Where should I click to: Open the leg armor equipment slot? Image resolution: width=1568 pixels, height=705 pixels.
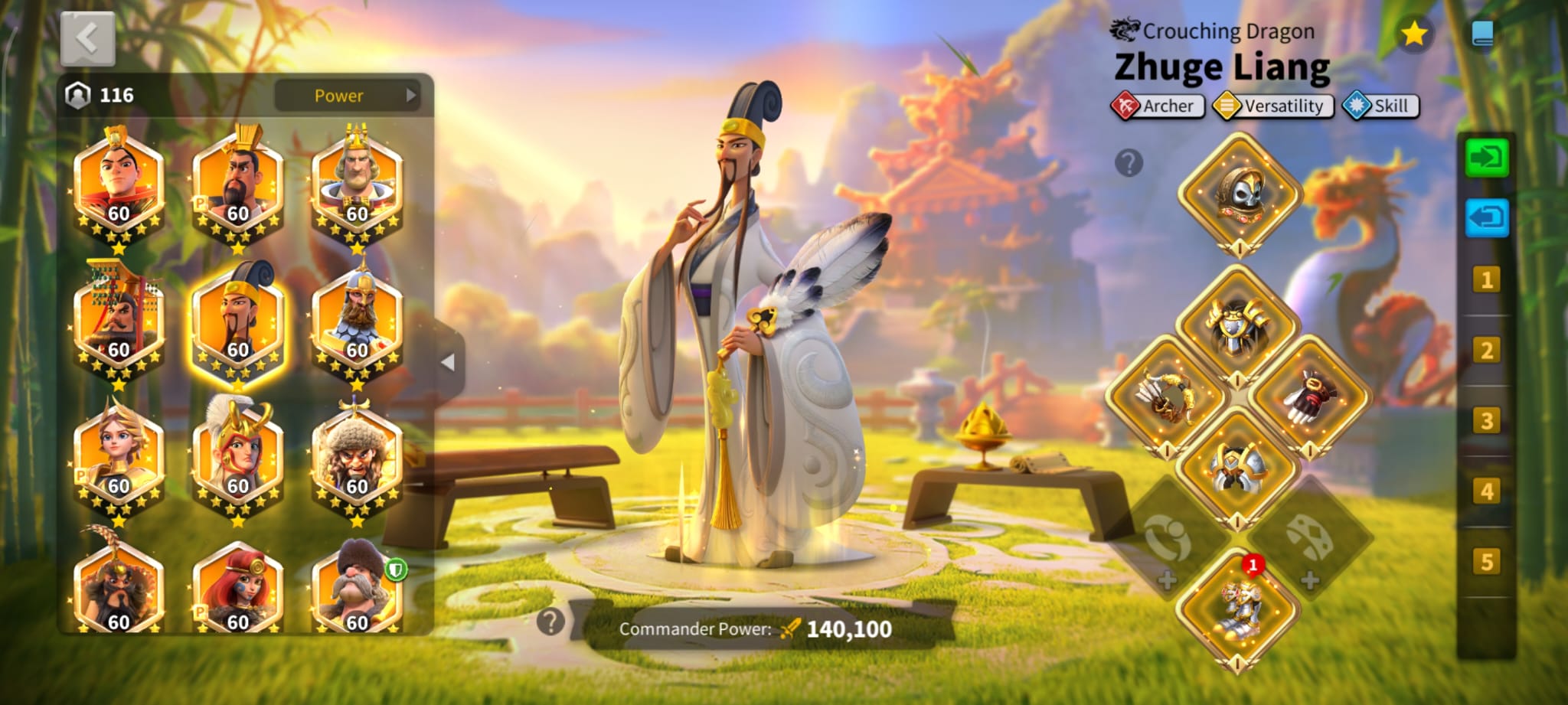tap(1237, 466)
